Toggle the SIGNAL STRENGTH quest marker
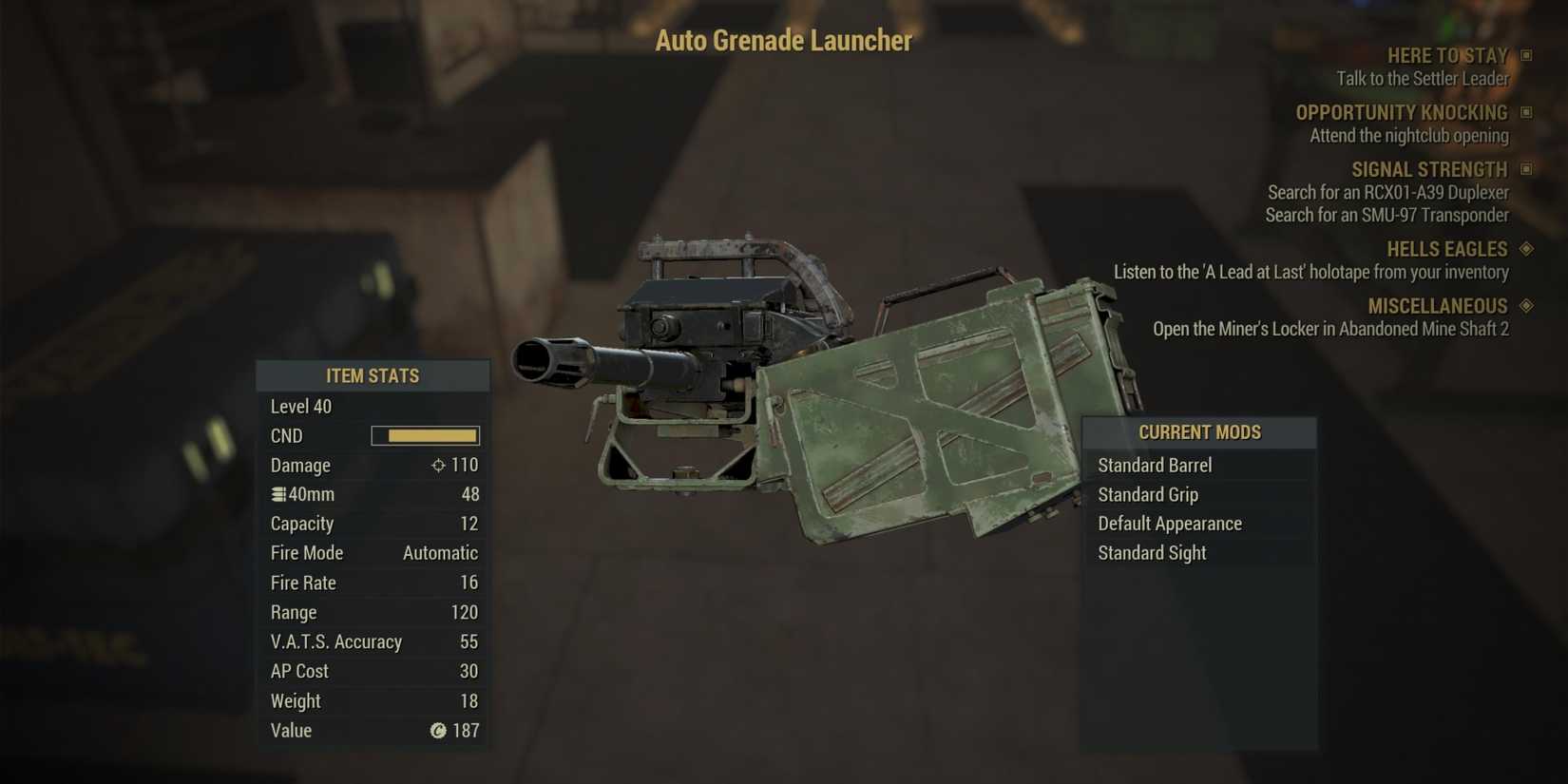The width and height of the screenshot is (1568, 784). tap(1528, 169)
